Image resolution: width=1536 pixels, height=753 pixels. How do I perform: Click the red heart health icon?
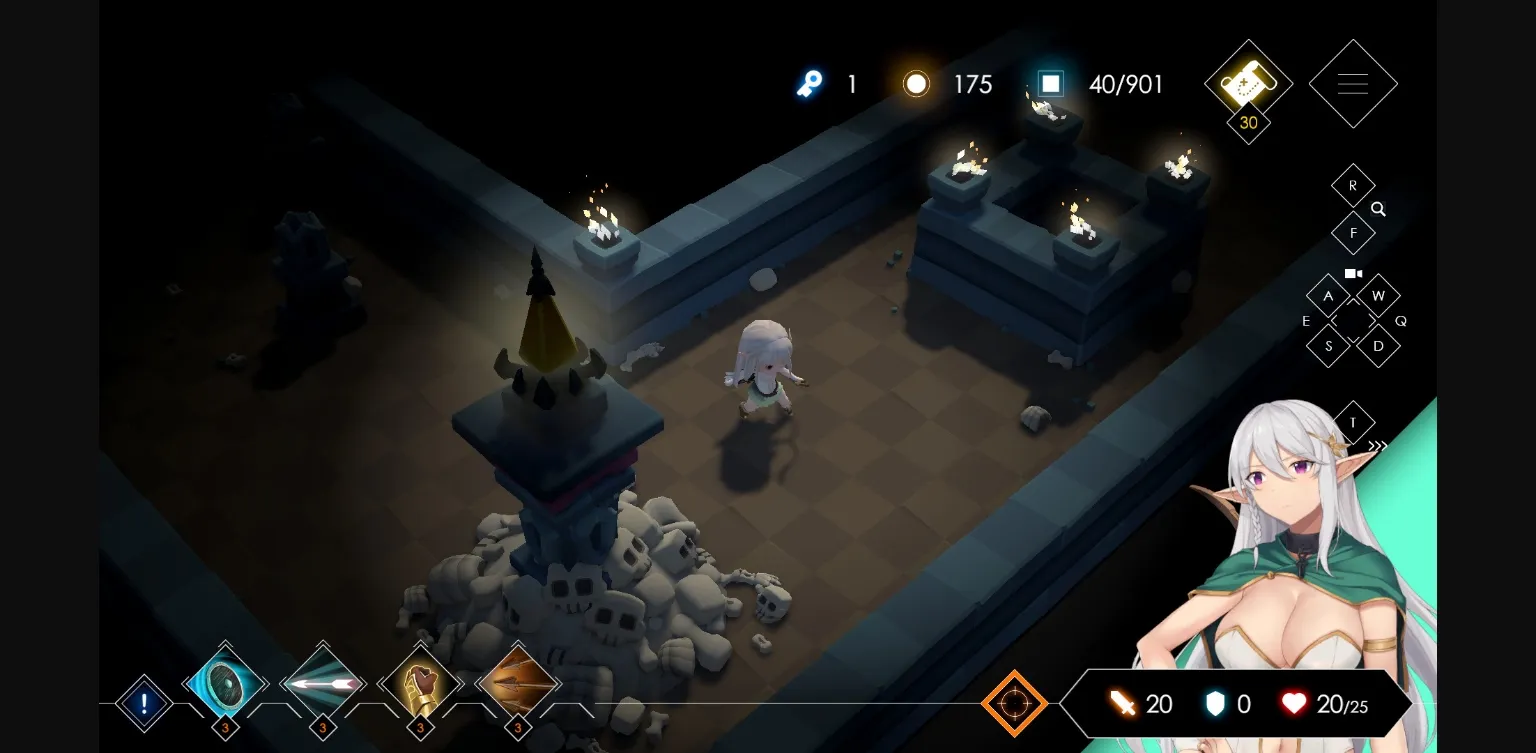click(1294, 703)
